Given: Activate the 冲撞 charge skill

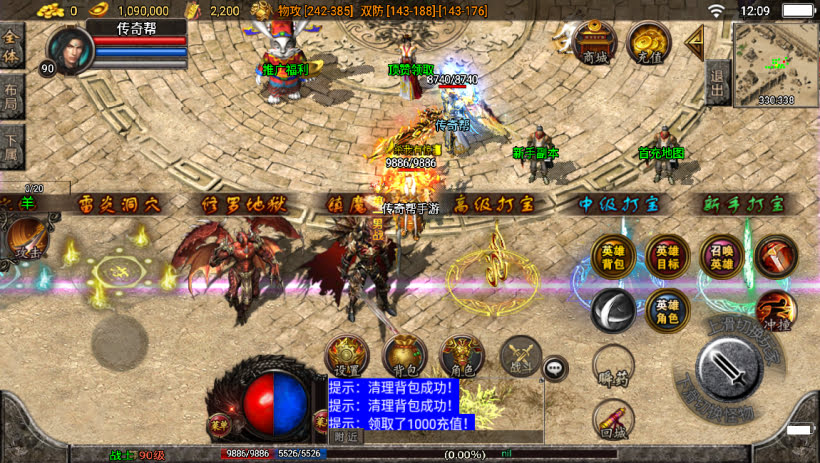Looking at the screenshot, I should pos(776,311).
